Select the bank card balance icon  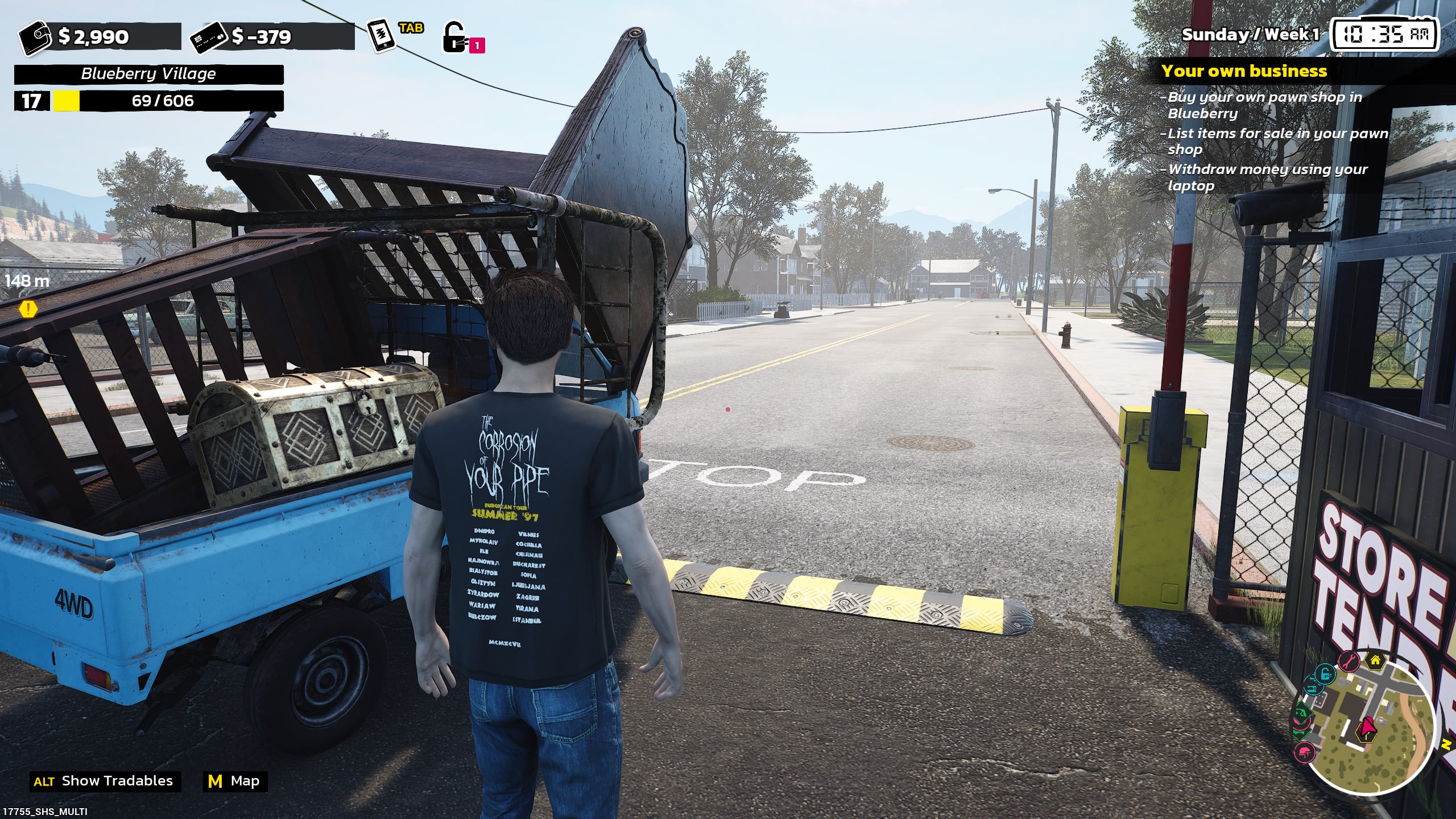[208, 39]
